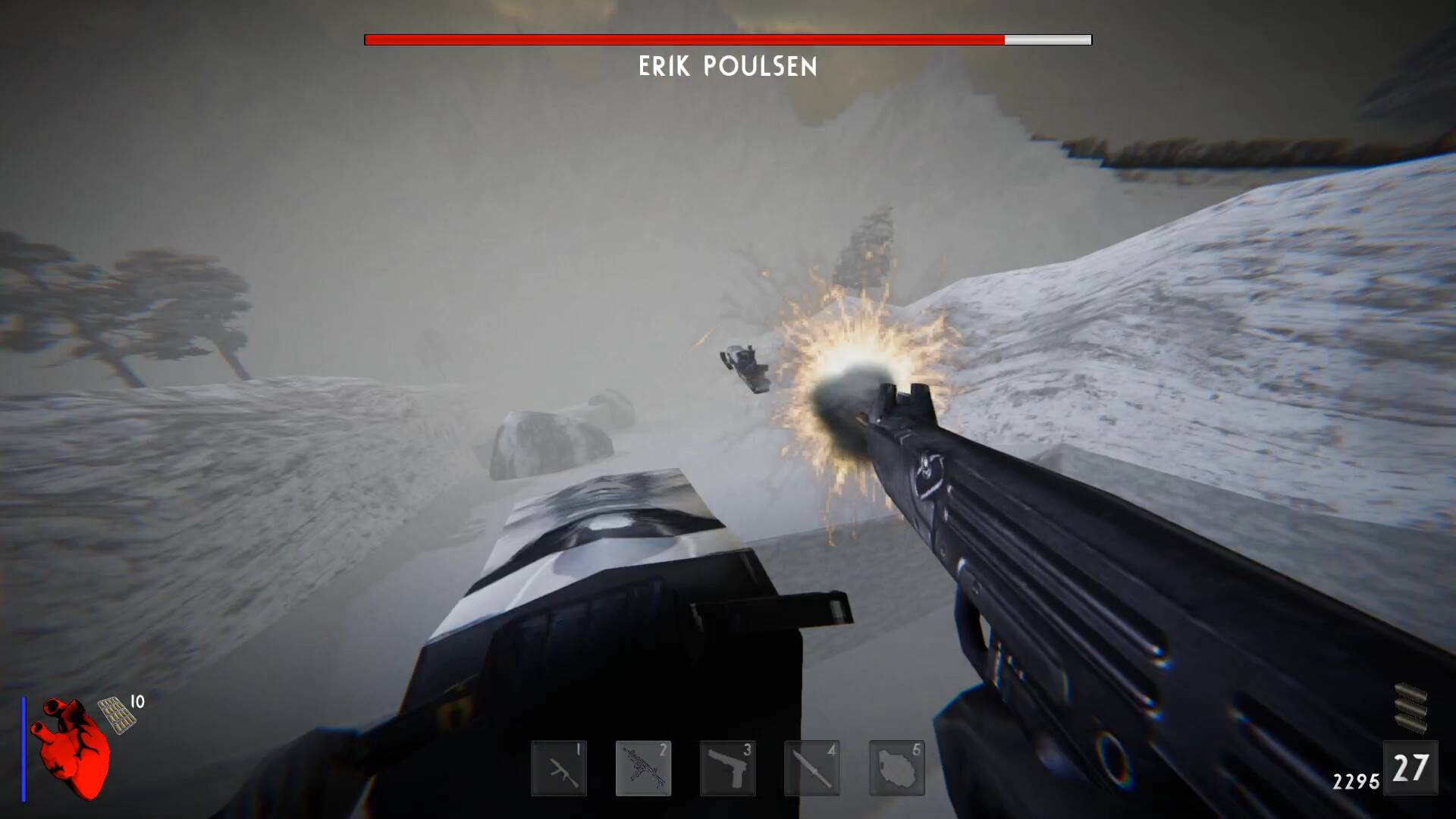Choose the submachine gun hotbar slot

[643, 768]
